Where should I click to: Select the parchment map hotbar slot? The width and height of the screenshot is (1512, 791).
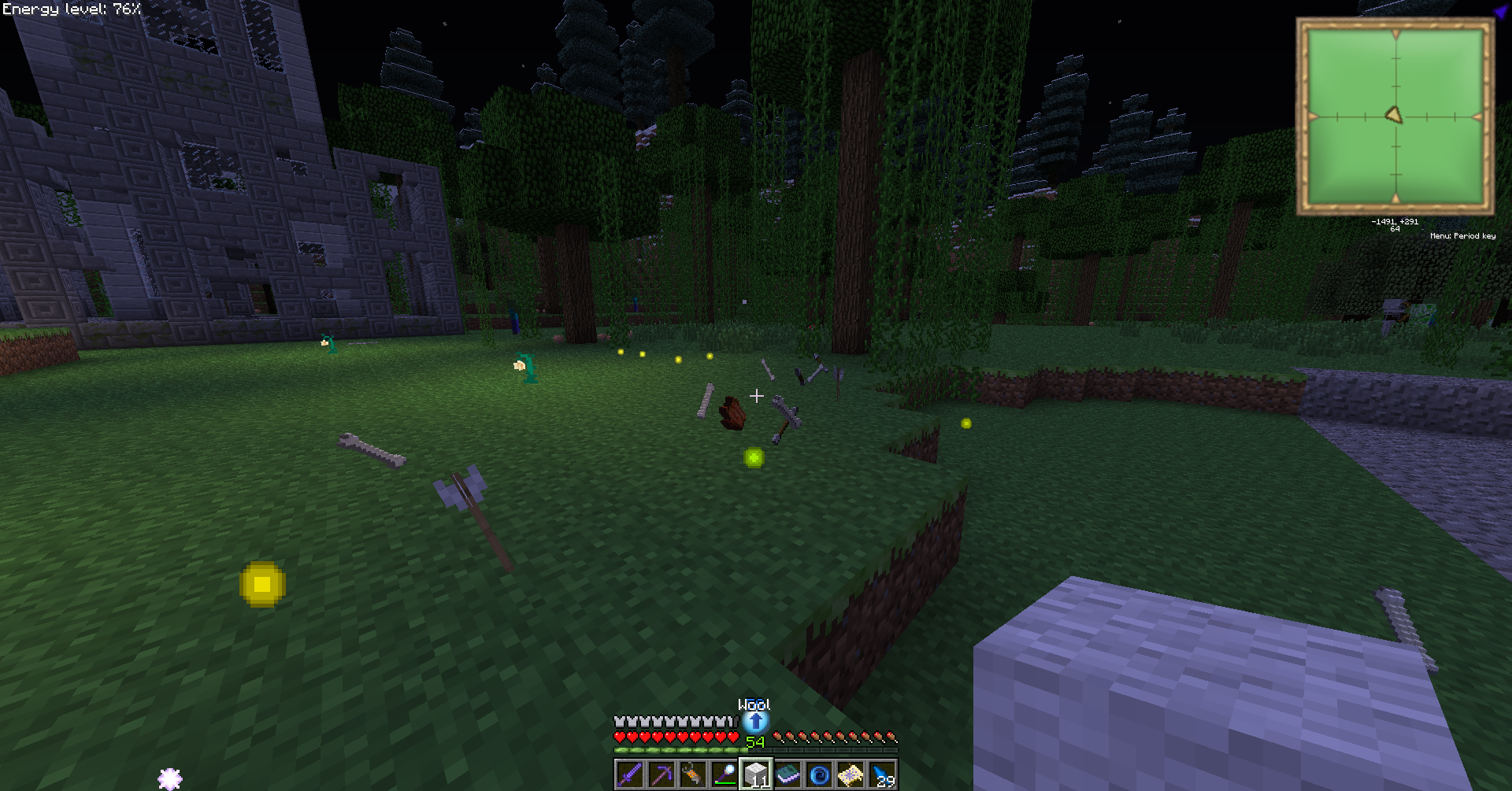click(850, 774)
